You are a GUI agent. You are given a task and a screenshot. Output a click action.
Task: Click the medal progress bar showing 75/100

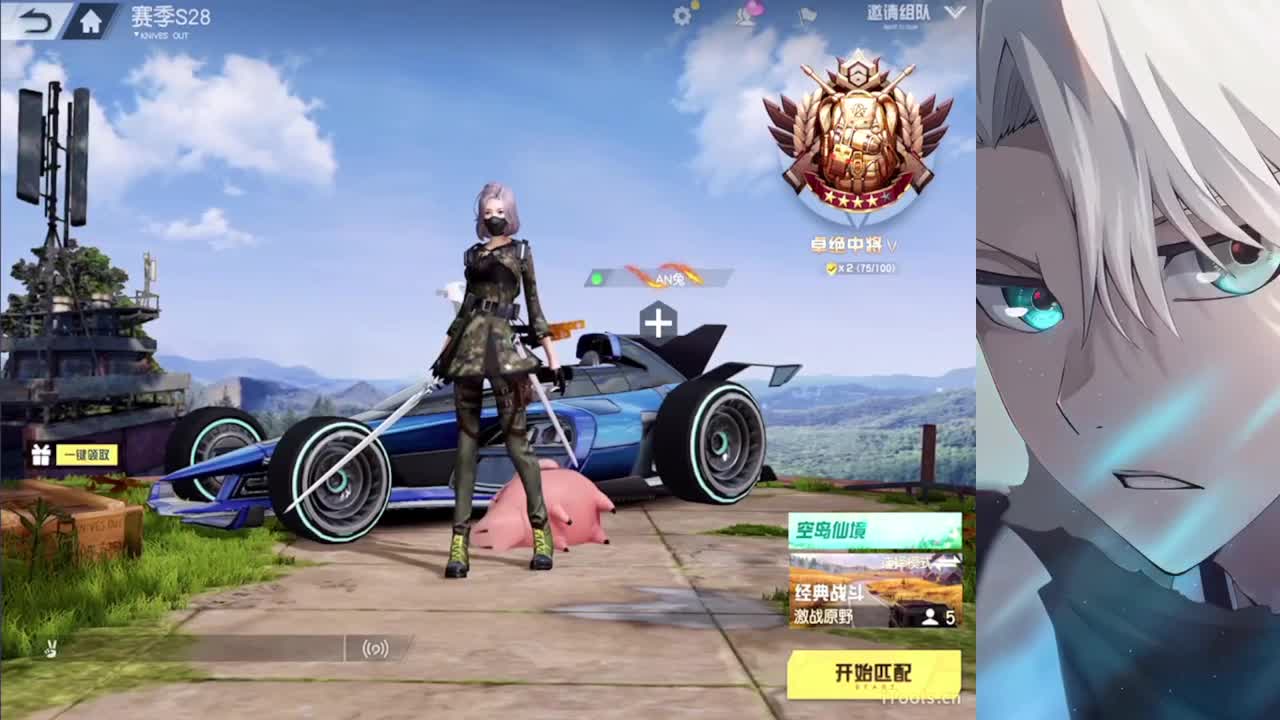872,268
